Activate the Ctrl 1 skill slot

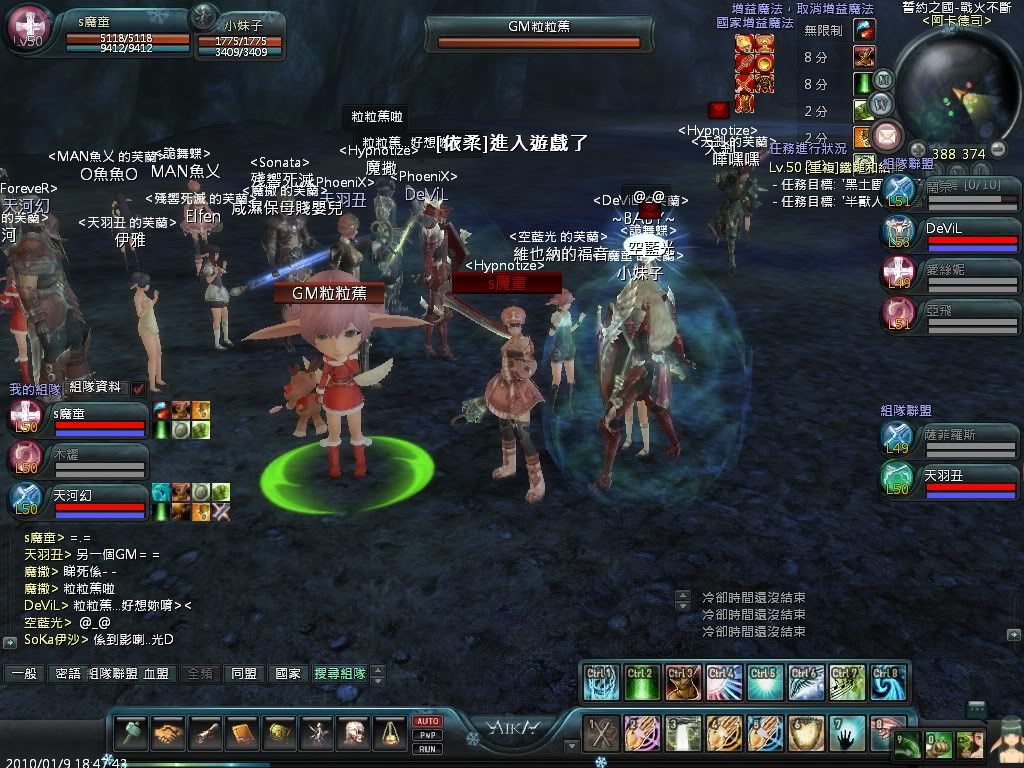[601, 681]
